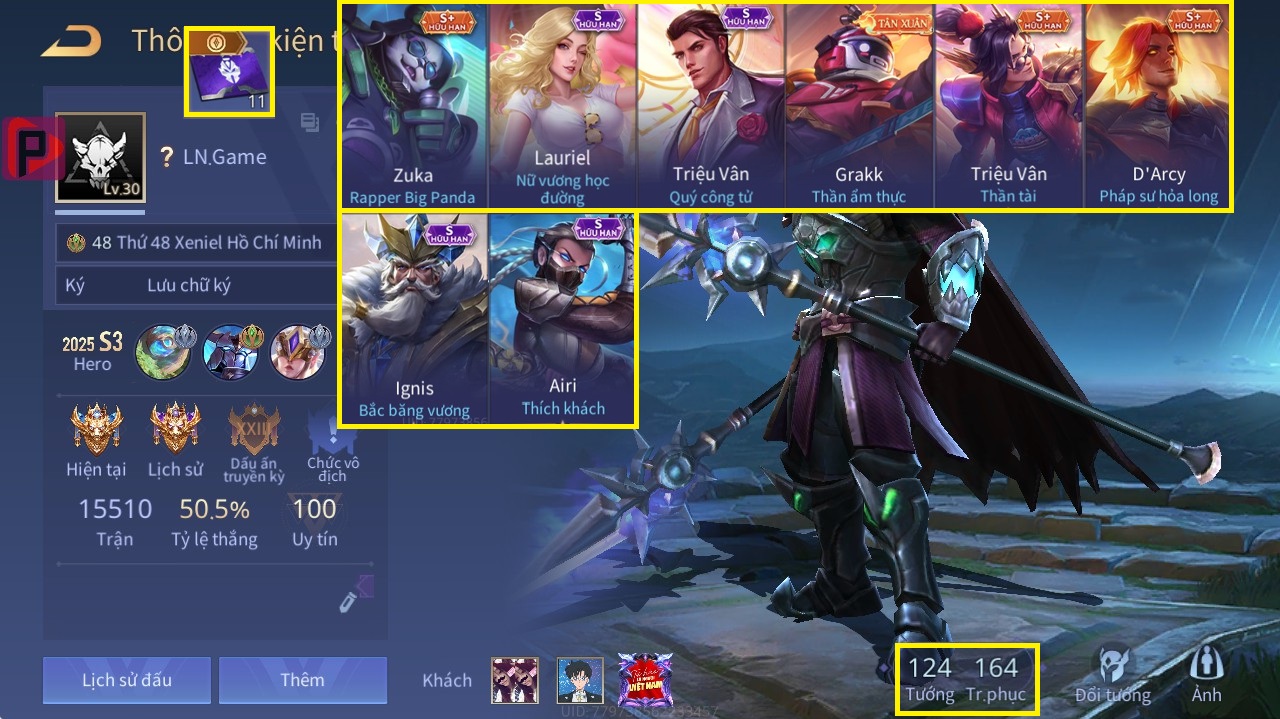This screenshot has width=1280, height=719.
Task: View the D'Arcy Pháp sư hỏa long card
Action: click(x=1157, y=105)
